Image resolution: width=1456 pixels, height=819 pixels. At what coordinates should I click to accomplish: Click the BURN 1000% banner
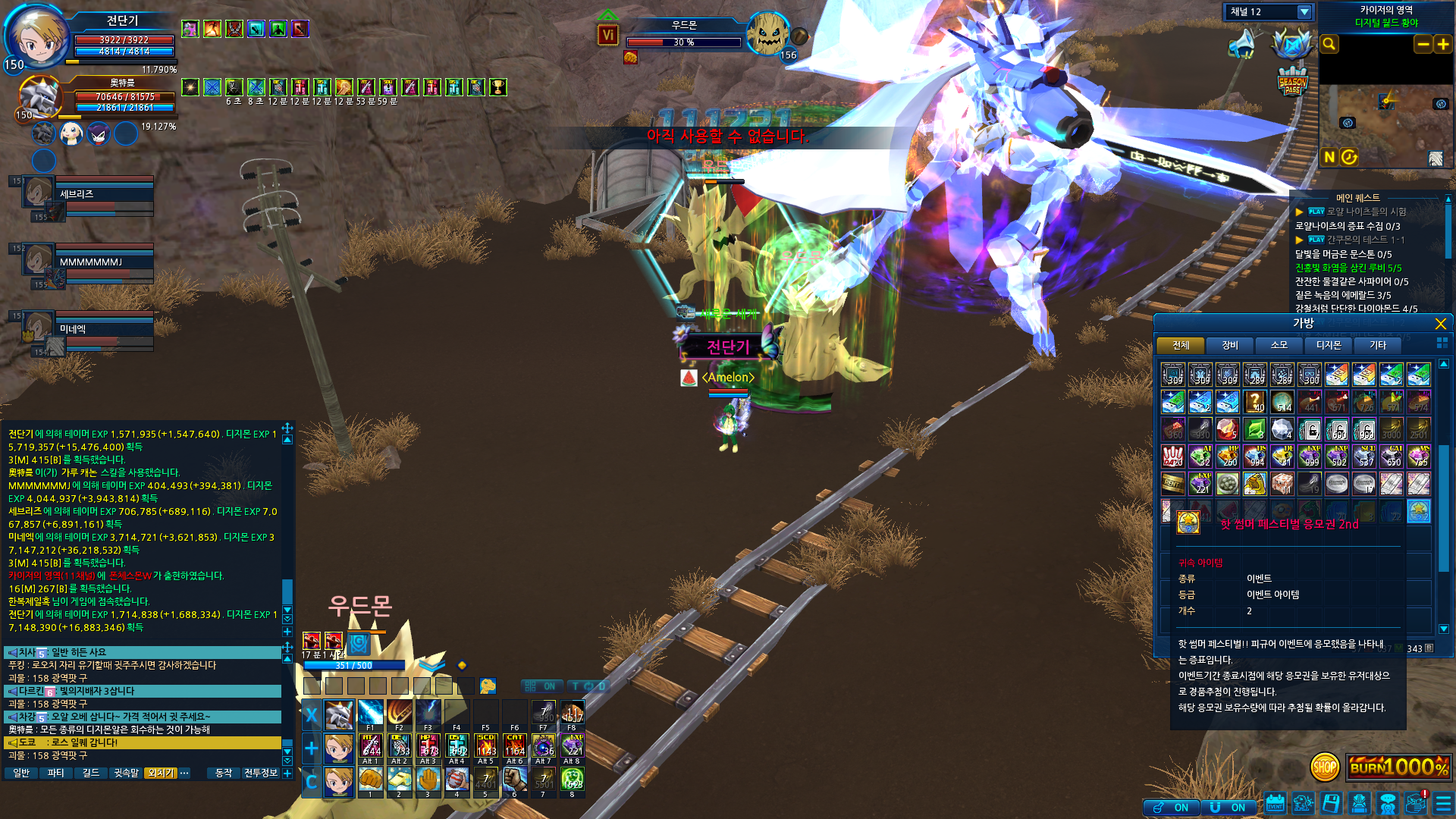pos(1399,767)
